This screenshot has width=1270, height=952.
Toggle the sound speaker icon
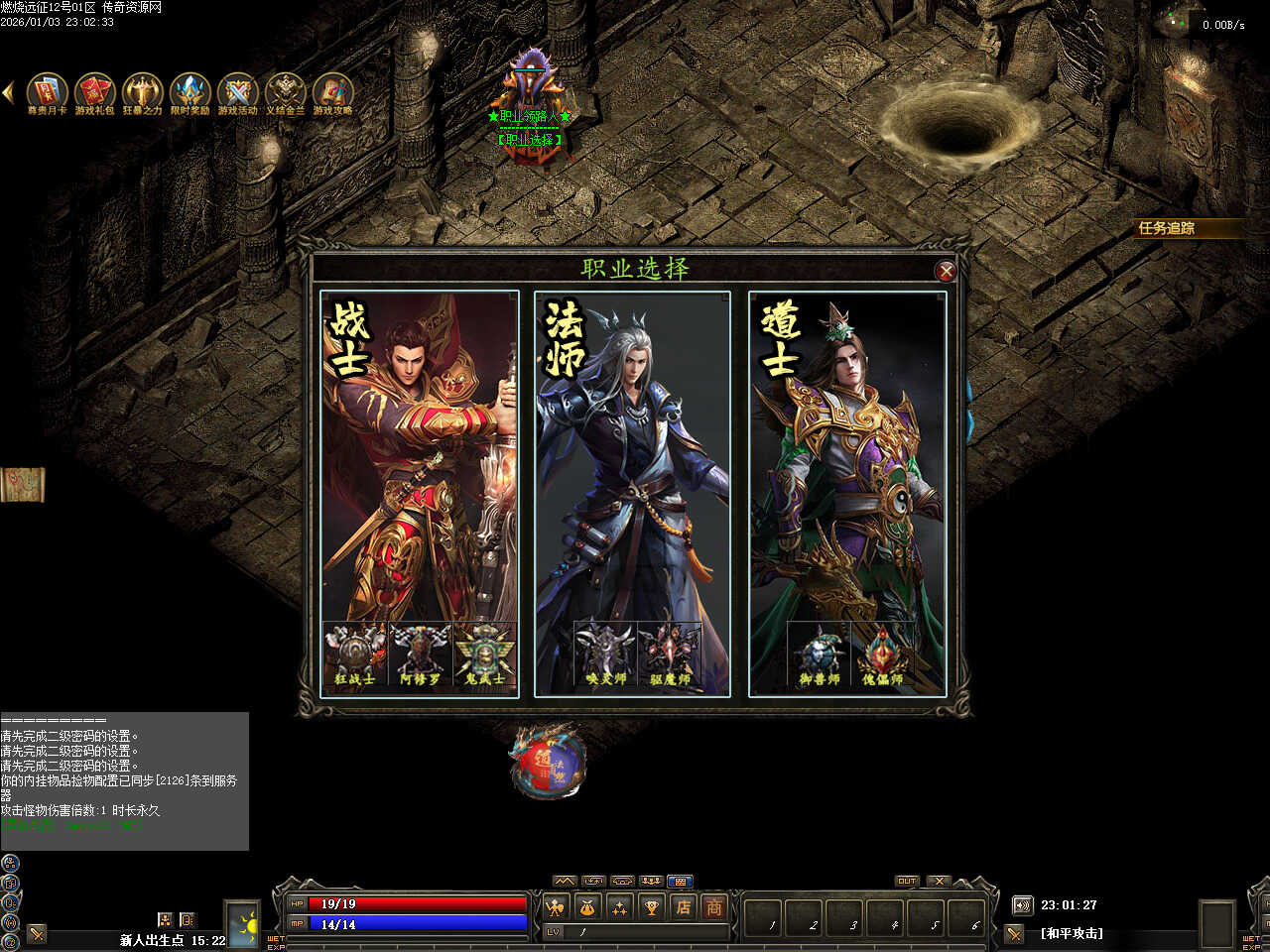coord(1022,905)
